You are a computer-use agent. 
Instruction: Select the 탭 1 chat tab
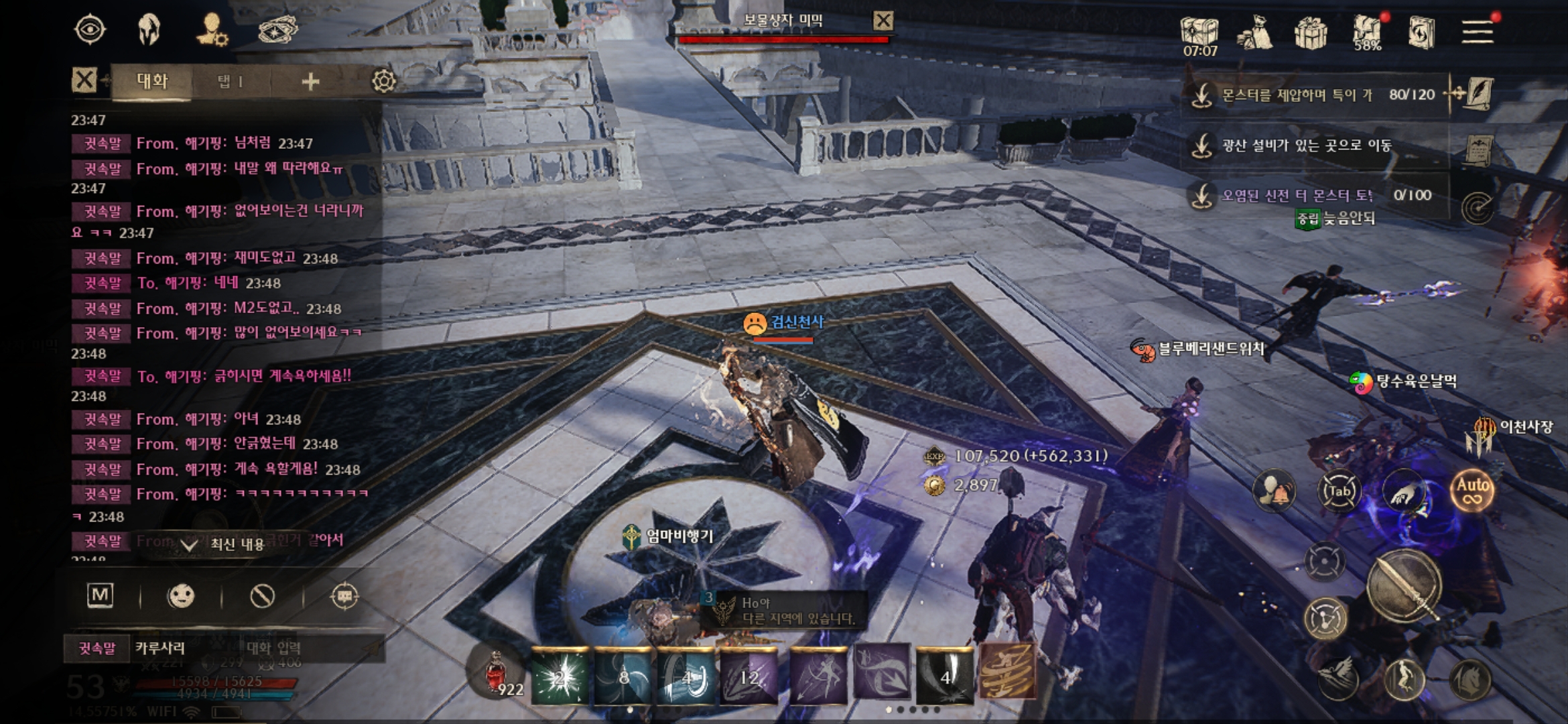pos(230,82)
